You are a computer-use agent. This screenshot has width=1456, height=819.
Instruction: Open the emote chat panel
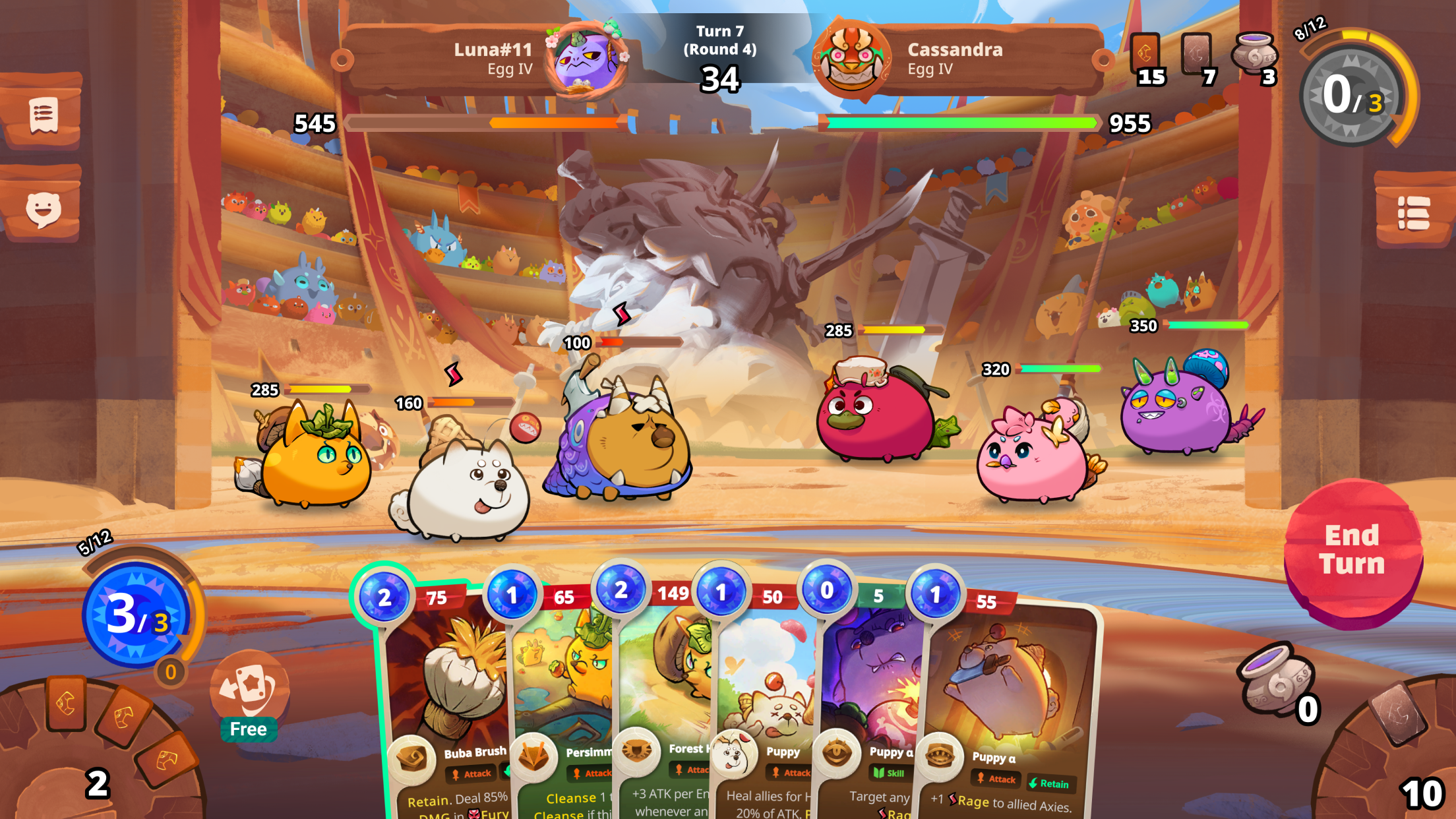click(44, 210)
